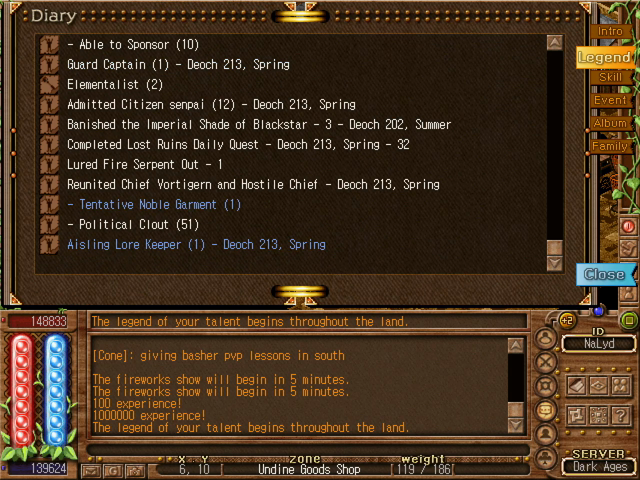Switch to the Family tab
Image resolution: width=640 pixels, height=480 pixels.
pyautogui.click(x=610, y=146)
